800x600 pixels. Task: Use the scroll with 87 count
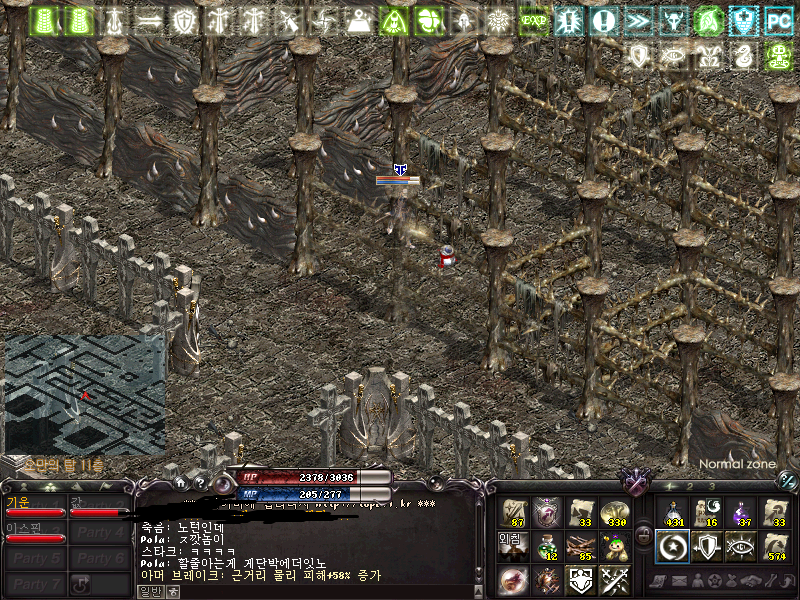(x=515, y=513)
